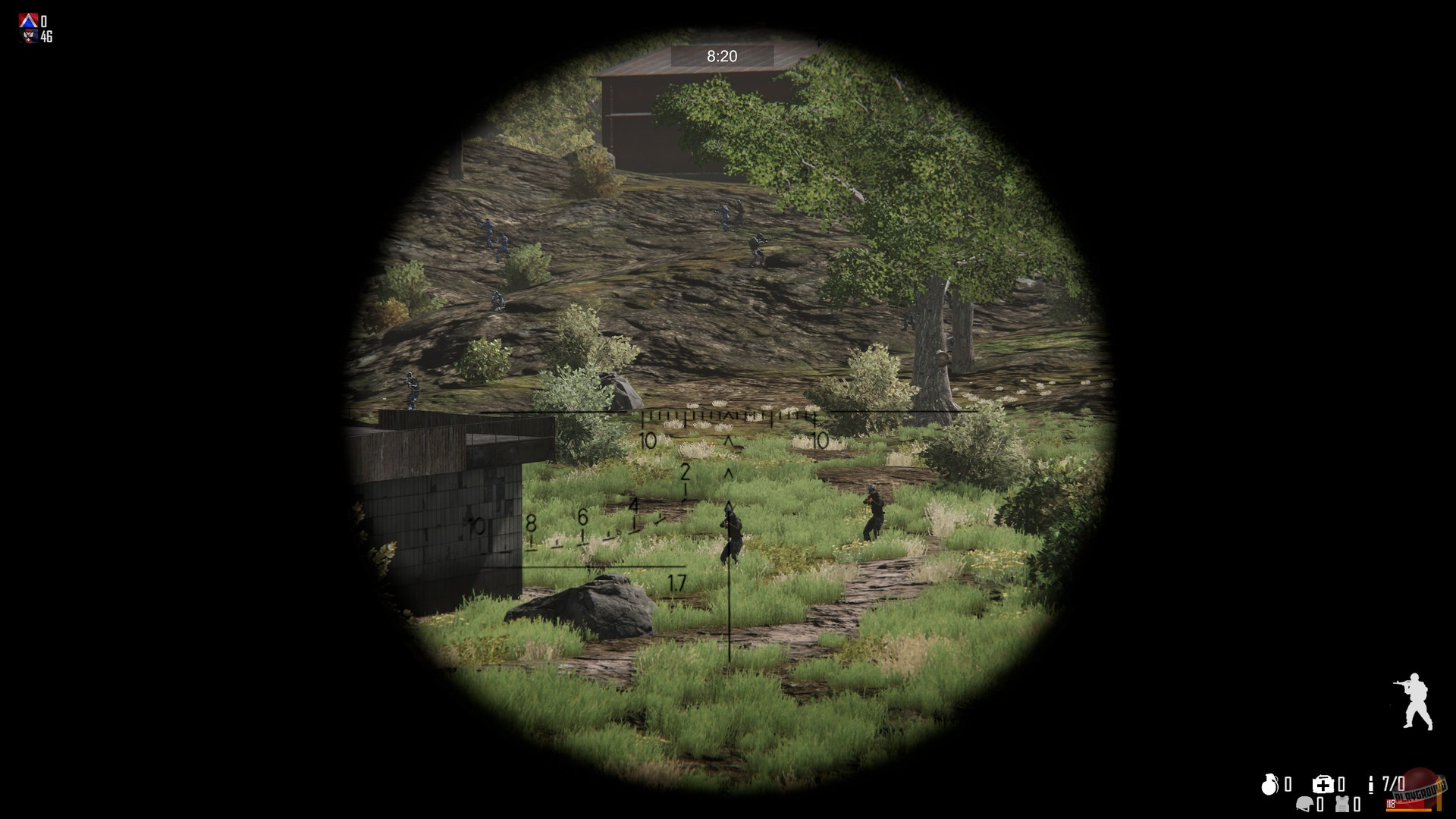Click the blue triangle faction emblem top left
The image size is (1456, 819).
(28, 20)
